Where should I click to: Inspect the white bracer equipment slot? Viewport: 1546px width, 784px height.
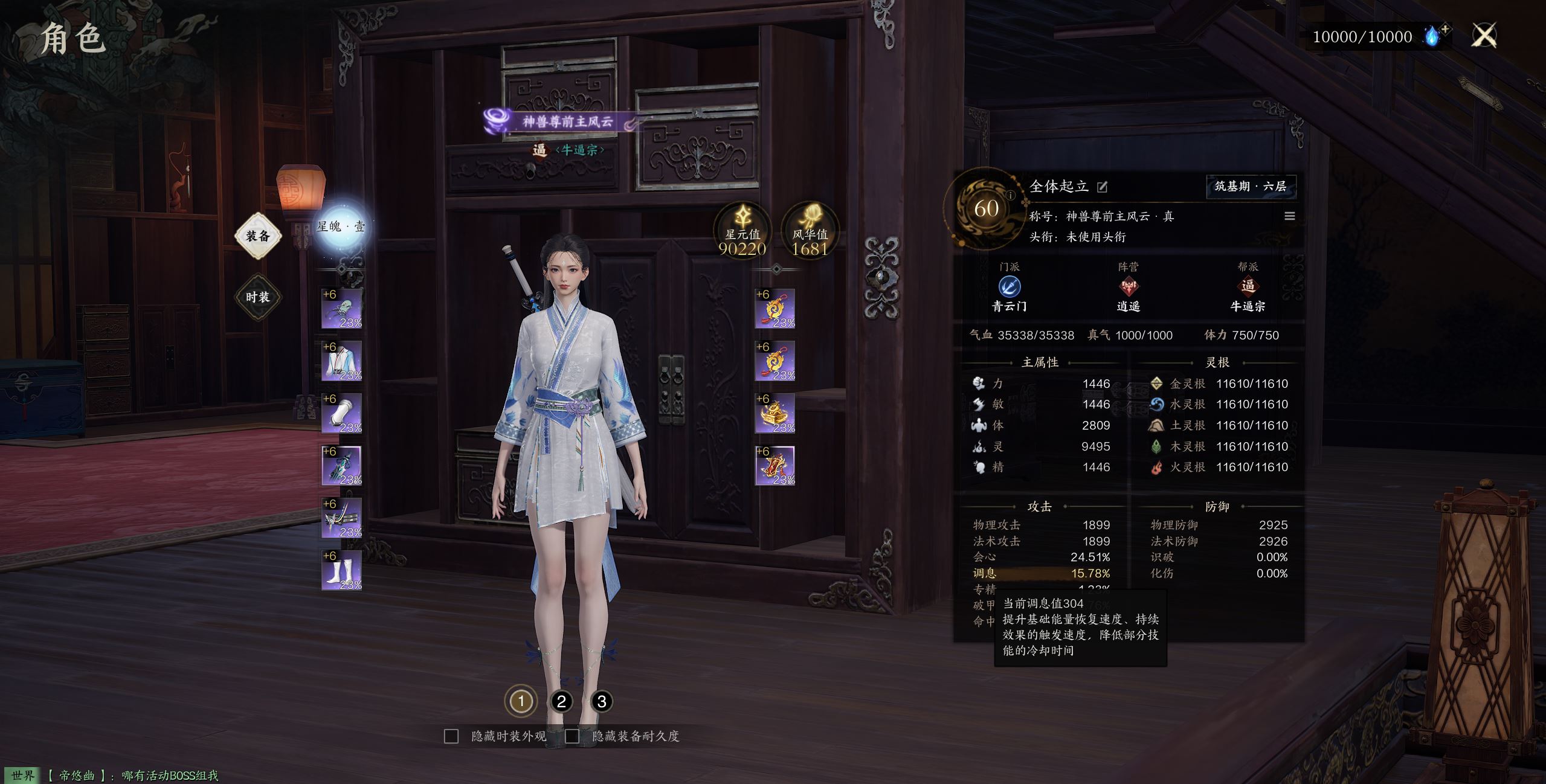tap(342, 414)
